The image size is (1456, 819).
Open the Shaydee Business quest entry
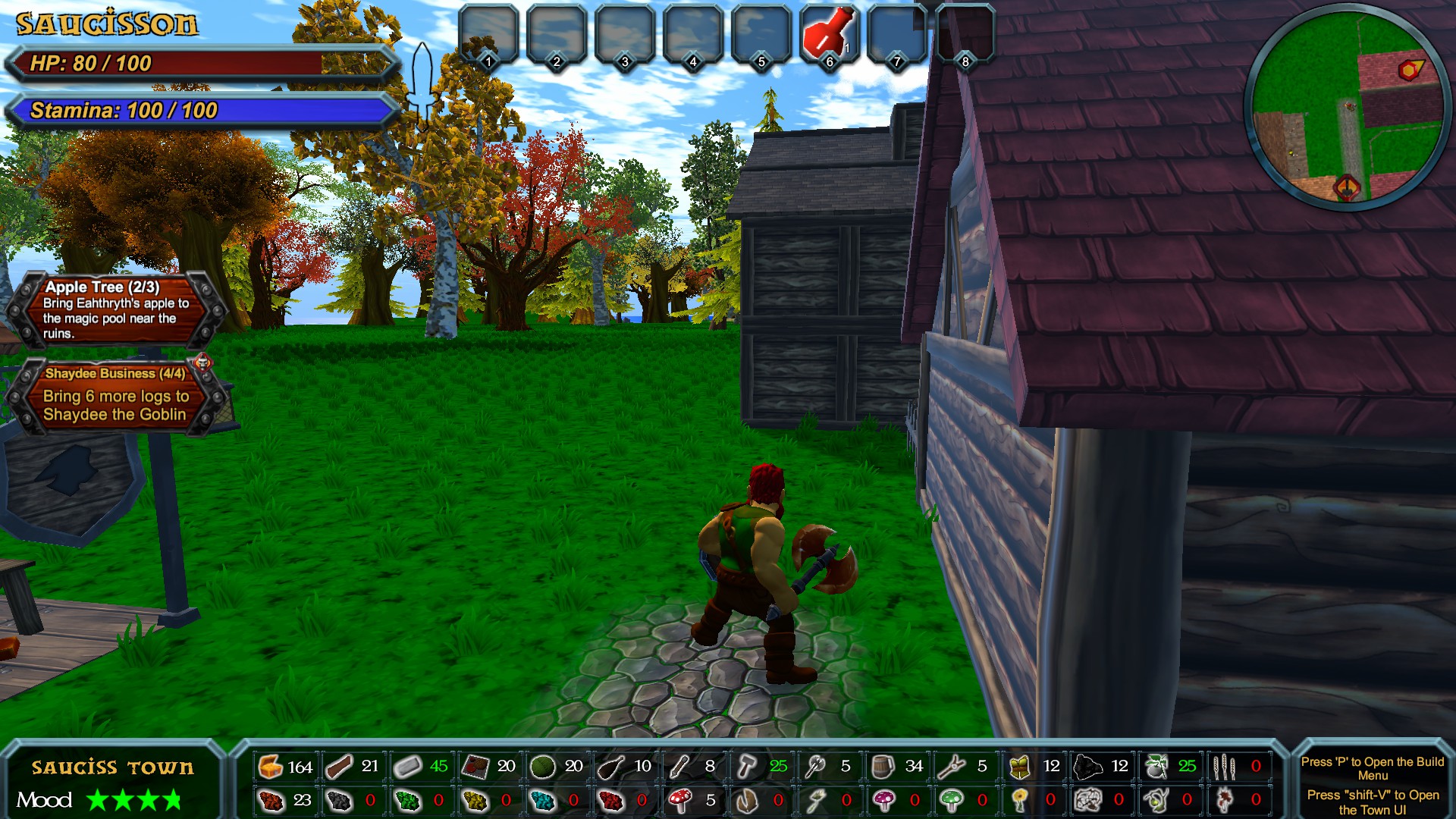115,396
